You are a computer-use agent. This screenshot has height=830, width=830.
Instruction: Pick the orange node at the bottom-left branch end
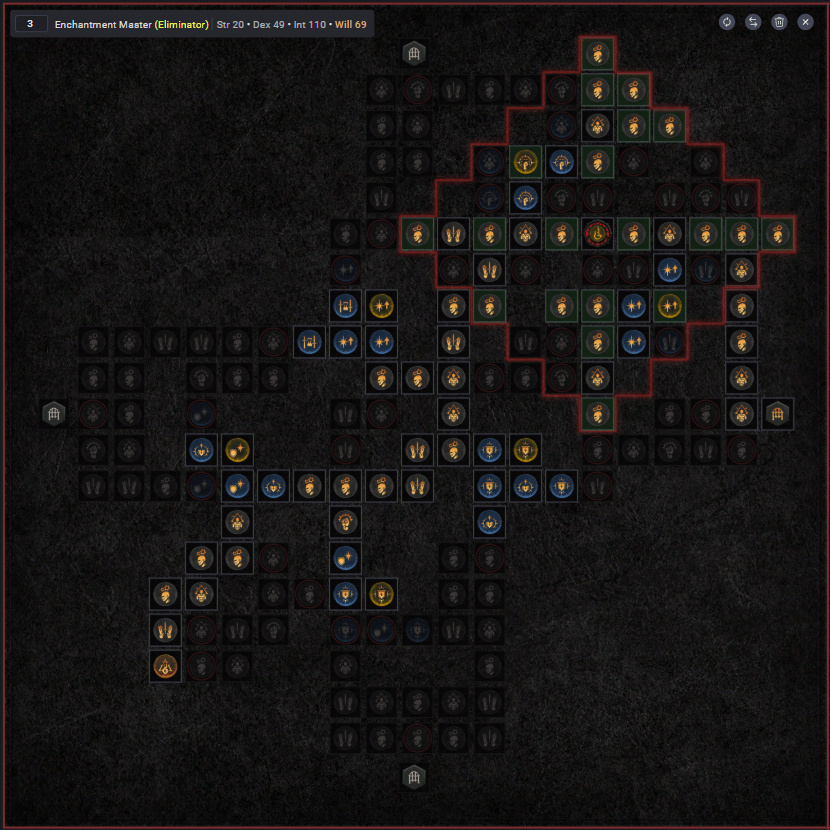(x=165, y=666)
